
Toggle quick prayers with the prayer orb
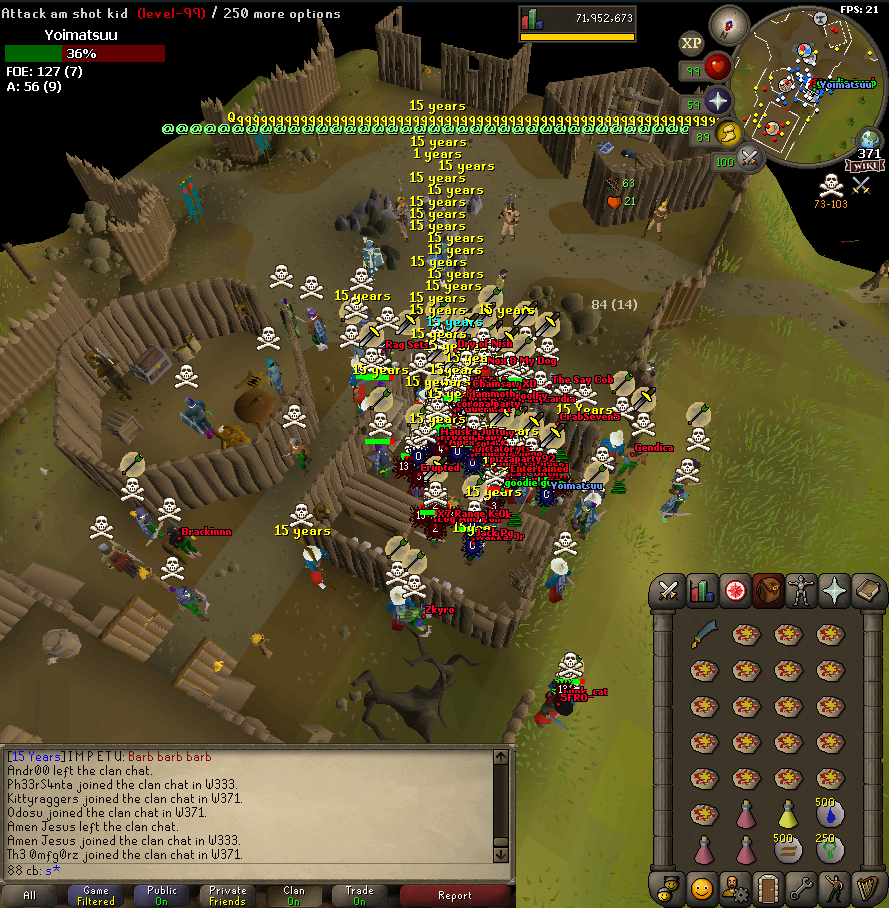pos(718,100)
